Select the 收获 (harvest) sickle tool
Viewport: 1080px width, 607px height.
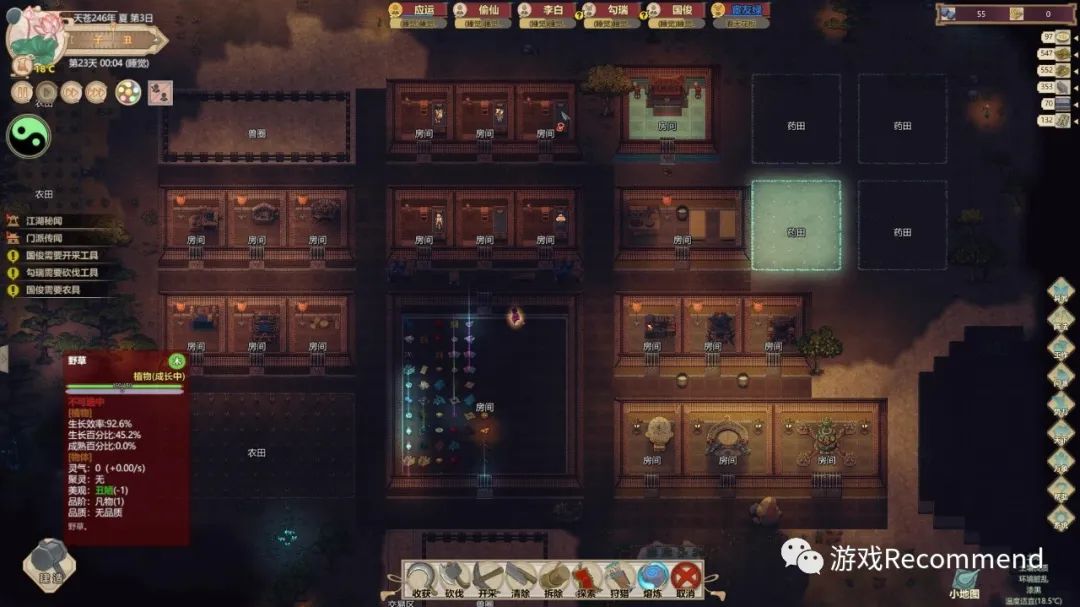(422, 579)
